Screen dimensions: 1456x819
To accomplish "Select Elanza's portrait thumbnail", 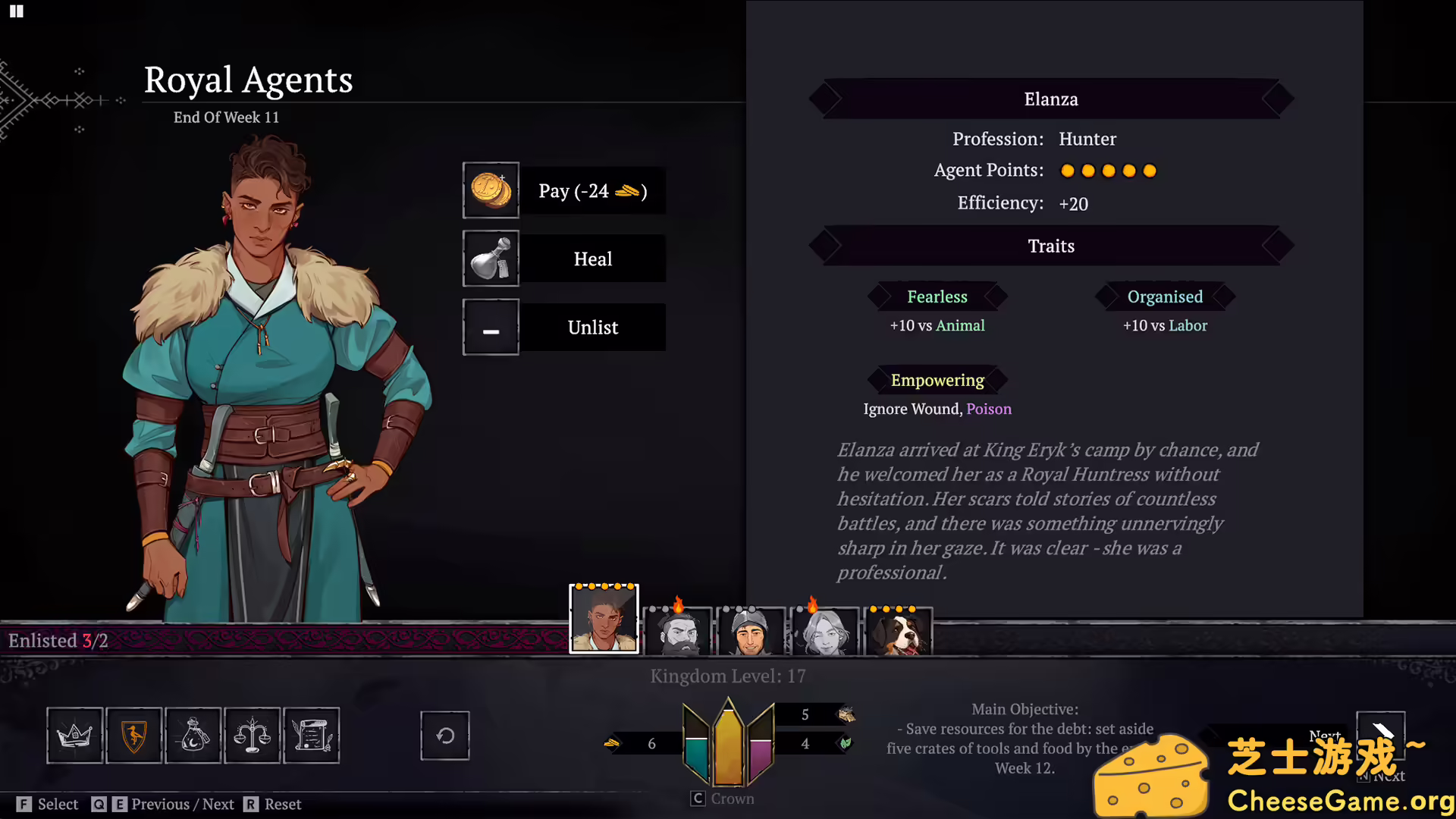I will 604,619.
